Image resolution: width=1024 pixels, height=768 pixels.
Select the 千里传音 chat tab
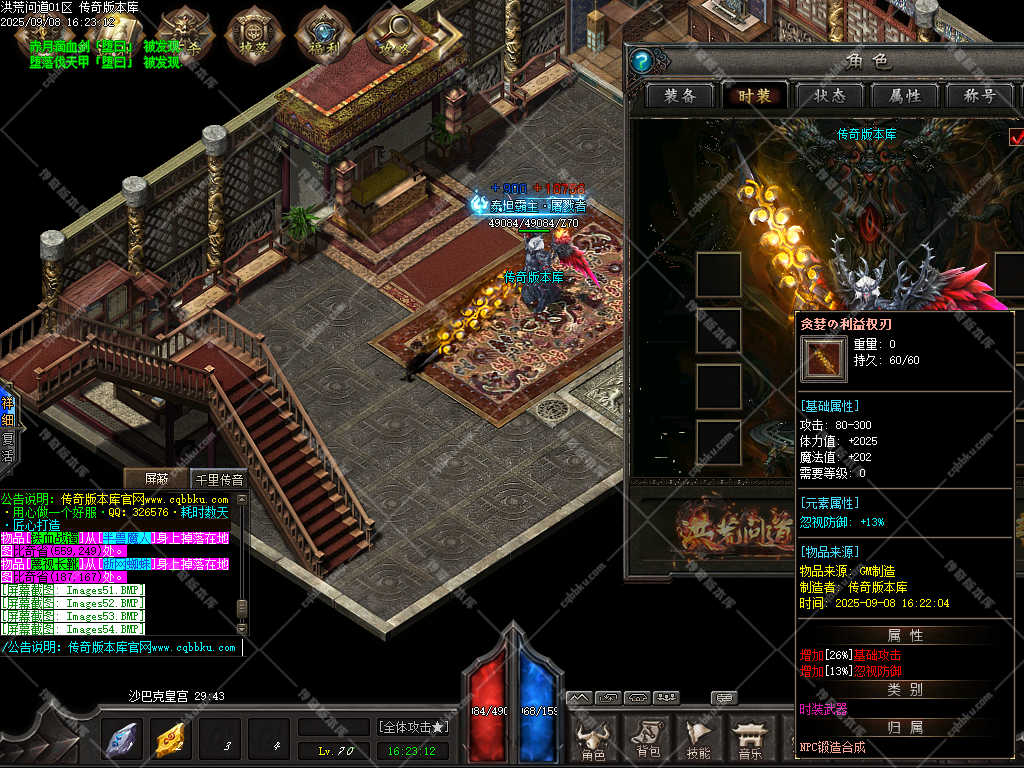[x=218, y=479]
